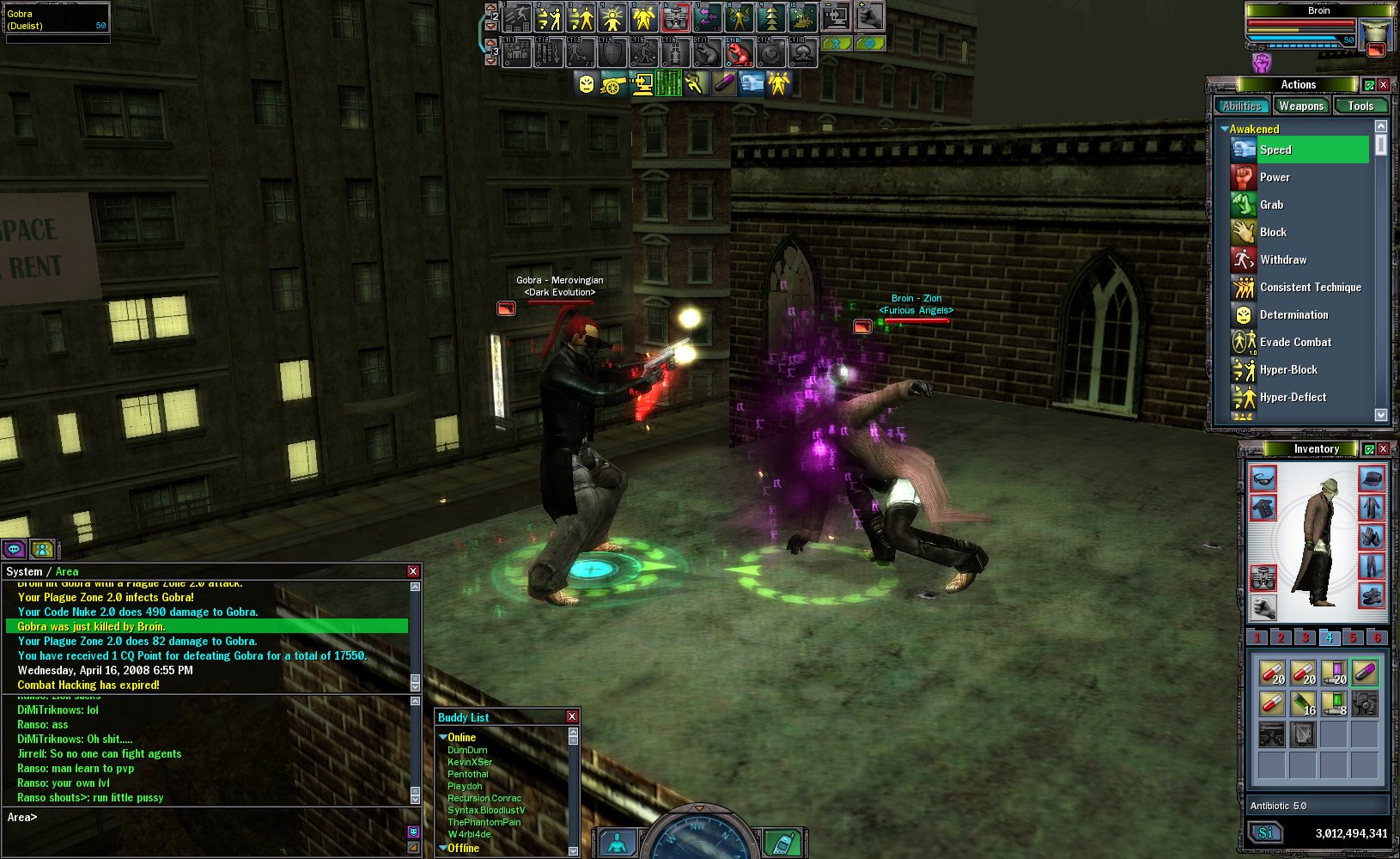Close the Inventory window
The image size is (1400, 859).
(1383, 448)
